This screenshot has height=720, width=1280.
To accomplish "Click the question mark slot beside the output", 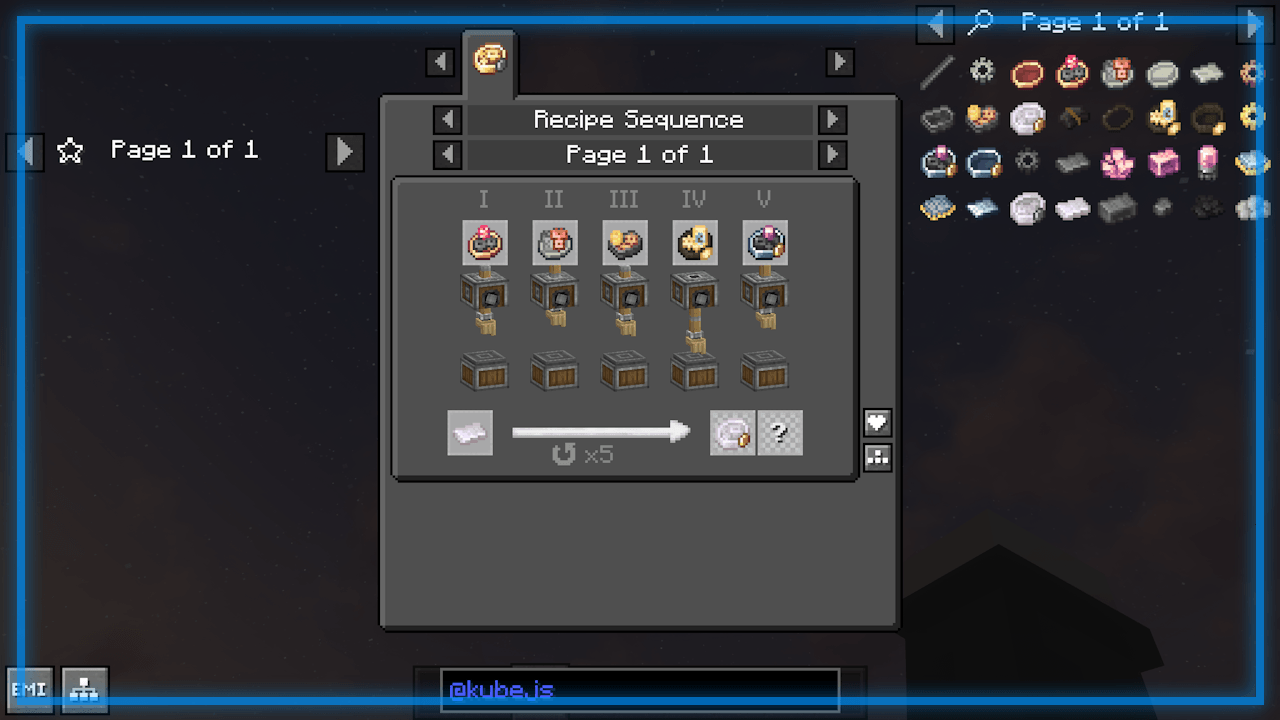I will 781,432.
